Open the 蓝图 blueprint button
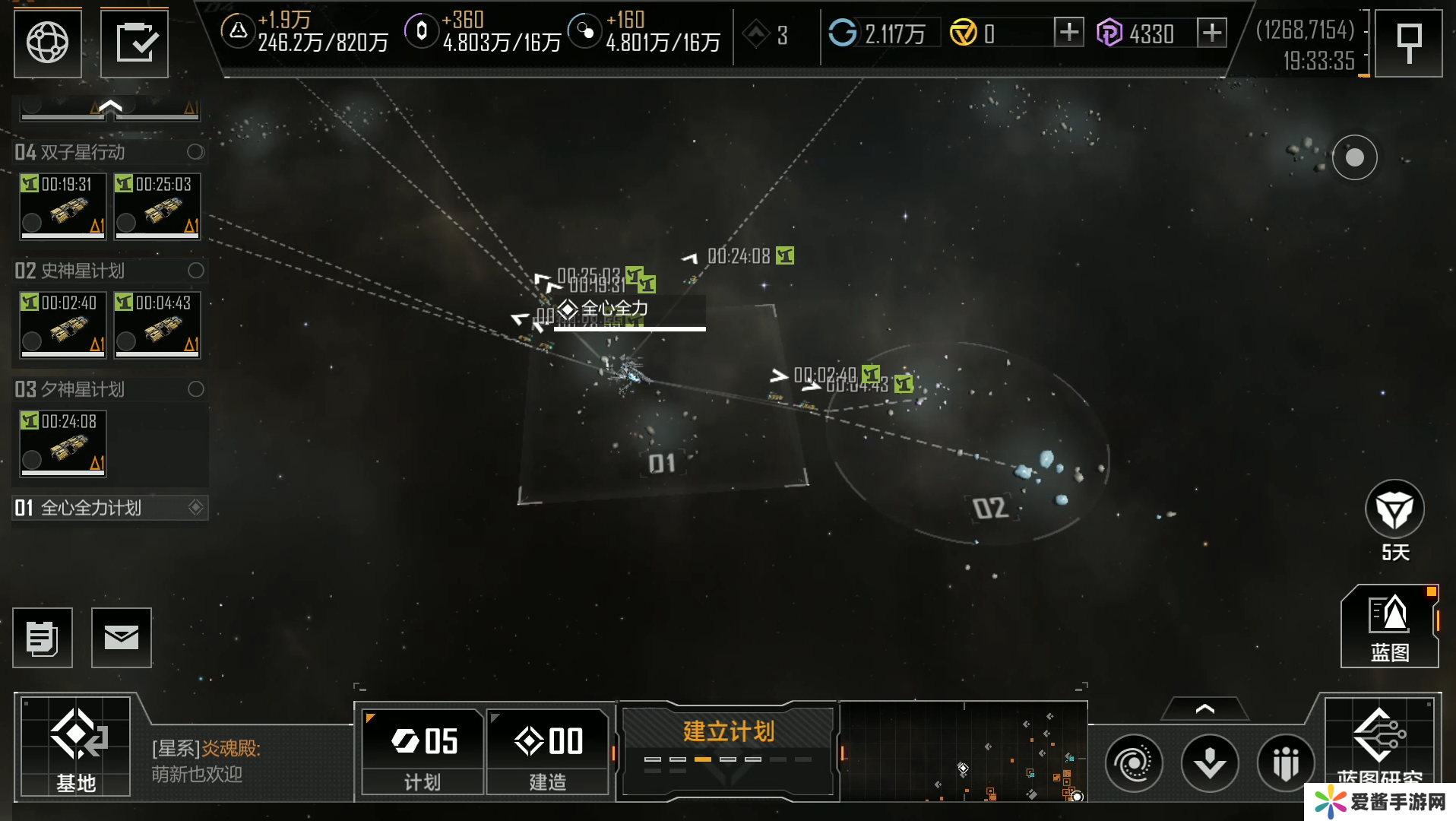1456x821 pixels. 1389,626
